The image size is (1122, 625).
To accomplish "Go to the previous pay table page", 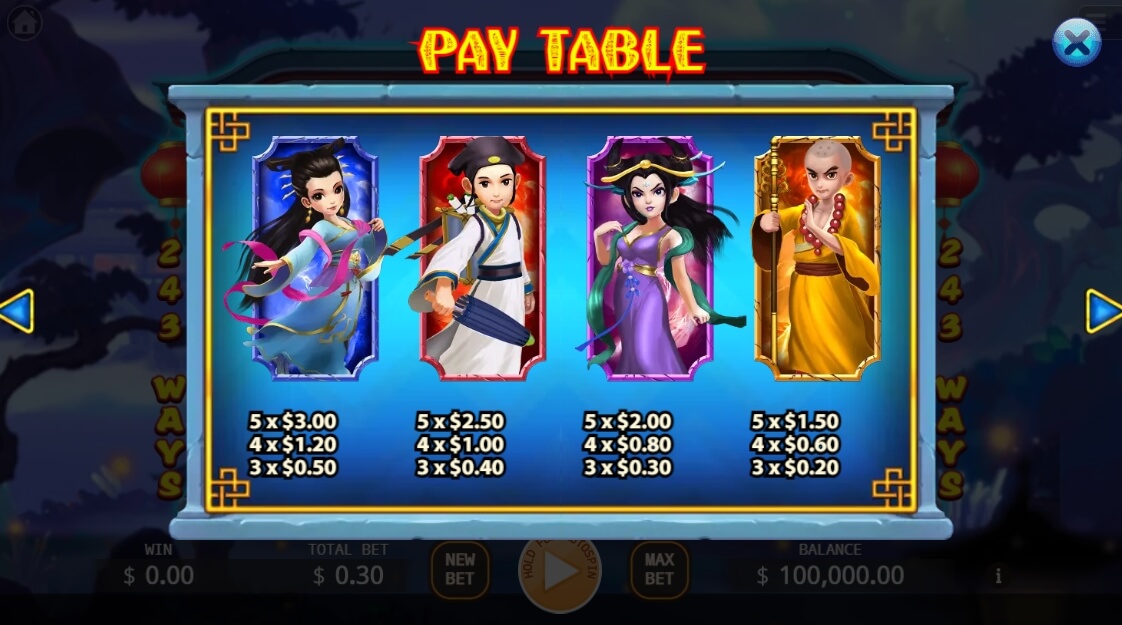I will pyautogui.click(x=17, y=311).
